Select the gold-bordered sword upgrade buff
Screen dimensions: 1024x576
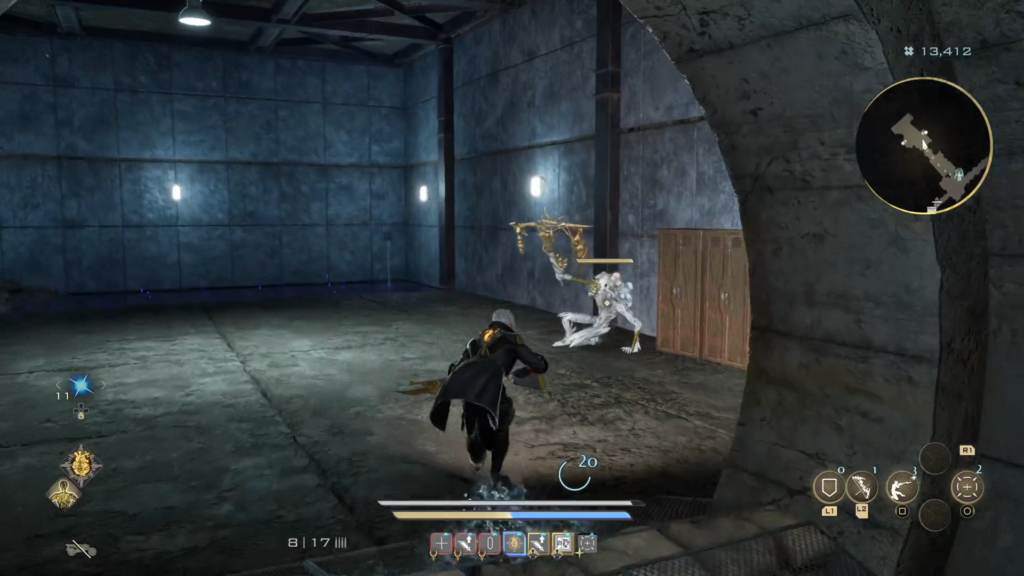538,543
